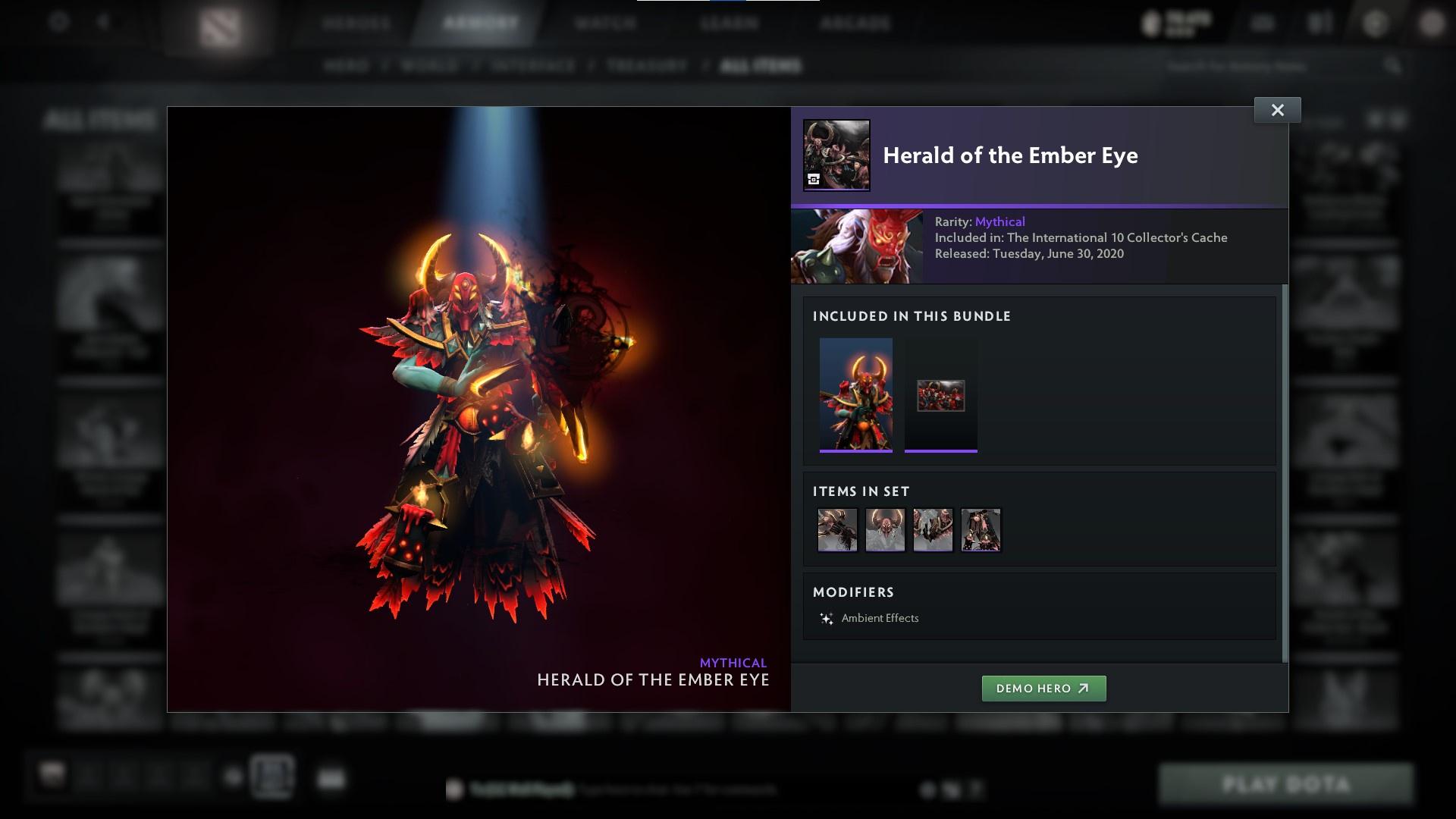Image resolution: width=1456 pixels, height=819 pixels.
Task: Click the hero portrait beside the rarity details
Action: 856,245
